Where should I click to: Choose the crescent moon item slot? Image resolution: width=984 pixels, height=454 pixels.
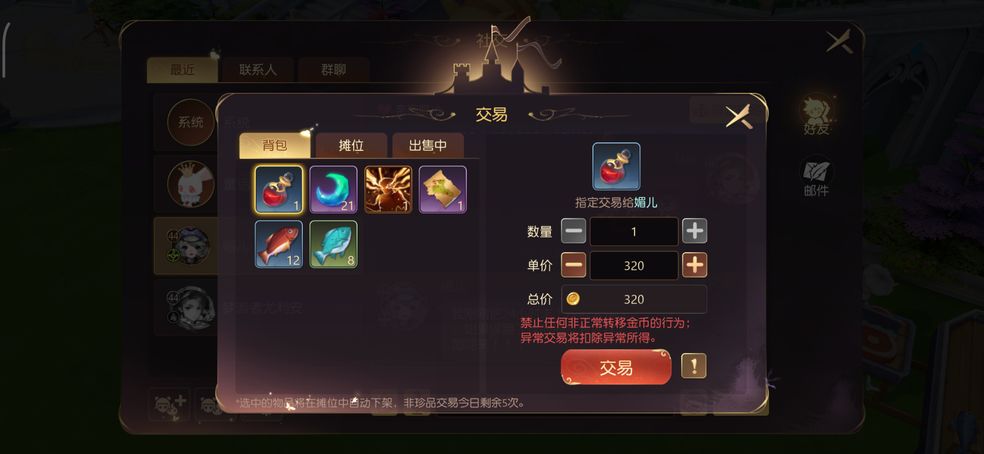tap(333, 190)
